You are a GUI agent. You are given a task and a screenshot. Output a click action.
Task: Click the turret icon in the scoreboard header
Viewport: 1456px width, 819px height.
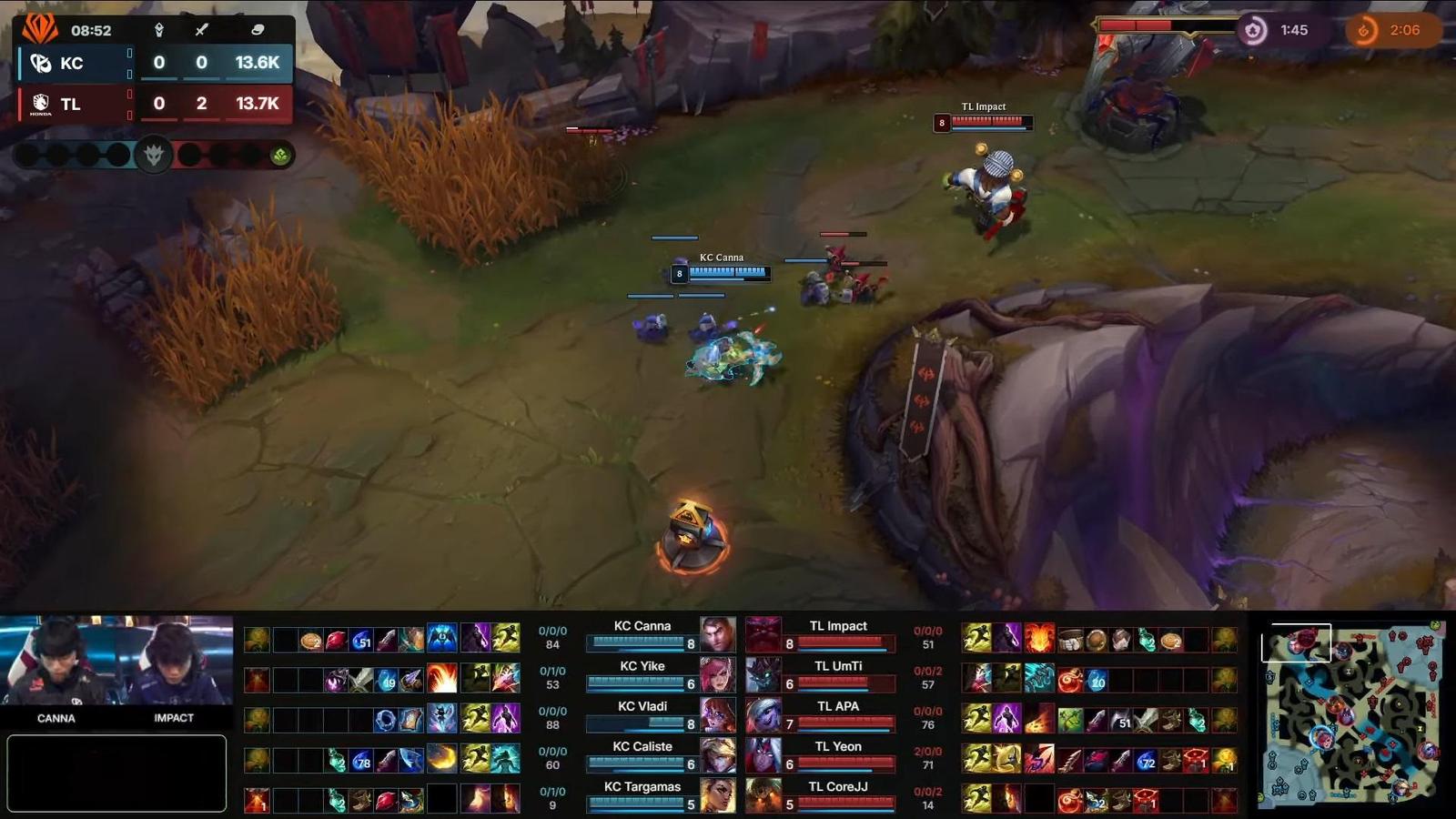click(x=160, y=30)
